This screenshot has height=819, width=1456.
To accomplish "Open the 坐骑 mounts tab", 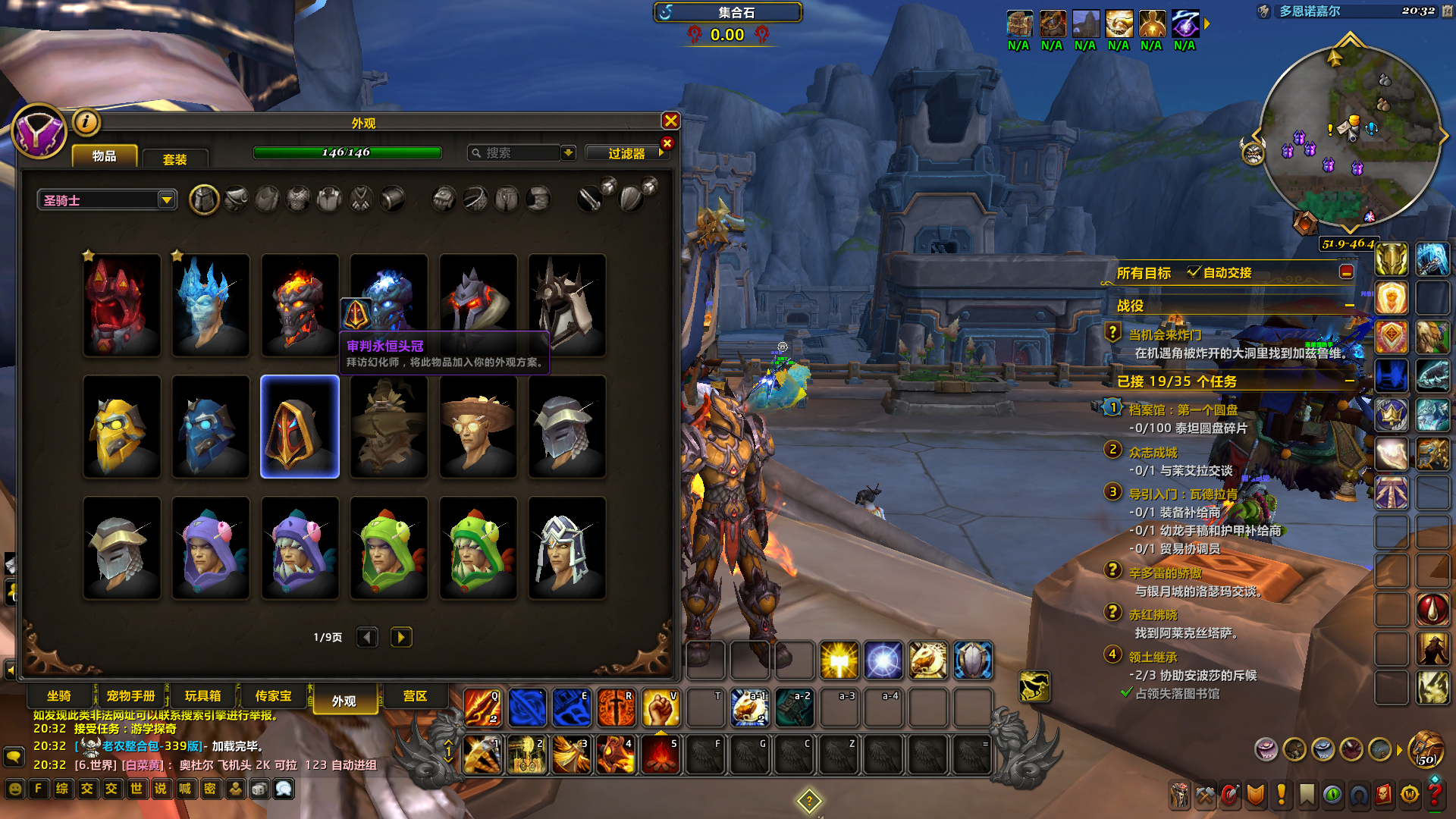I will (x=59, y=696).
